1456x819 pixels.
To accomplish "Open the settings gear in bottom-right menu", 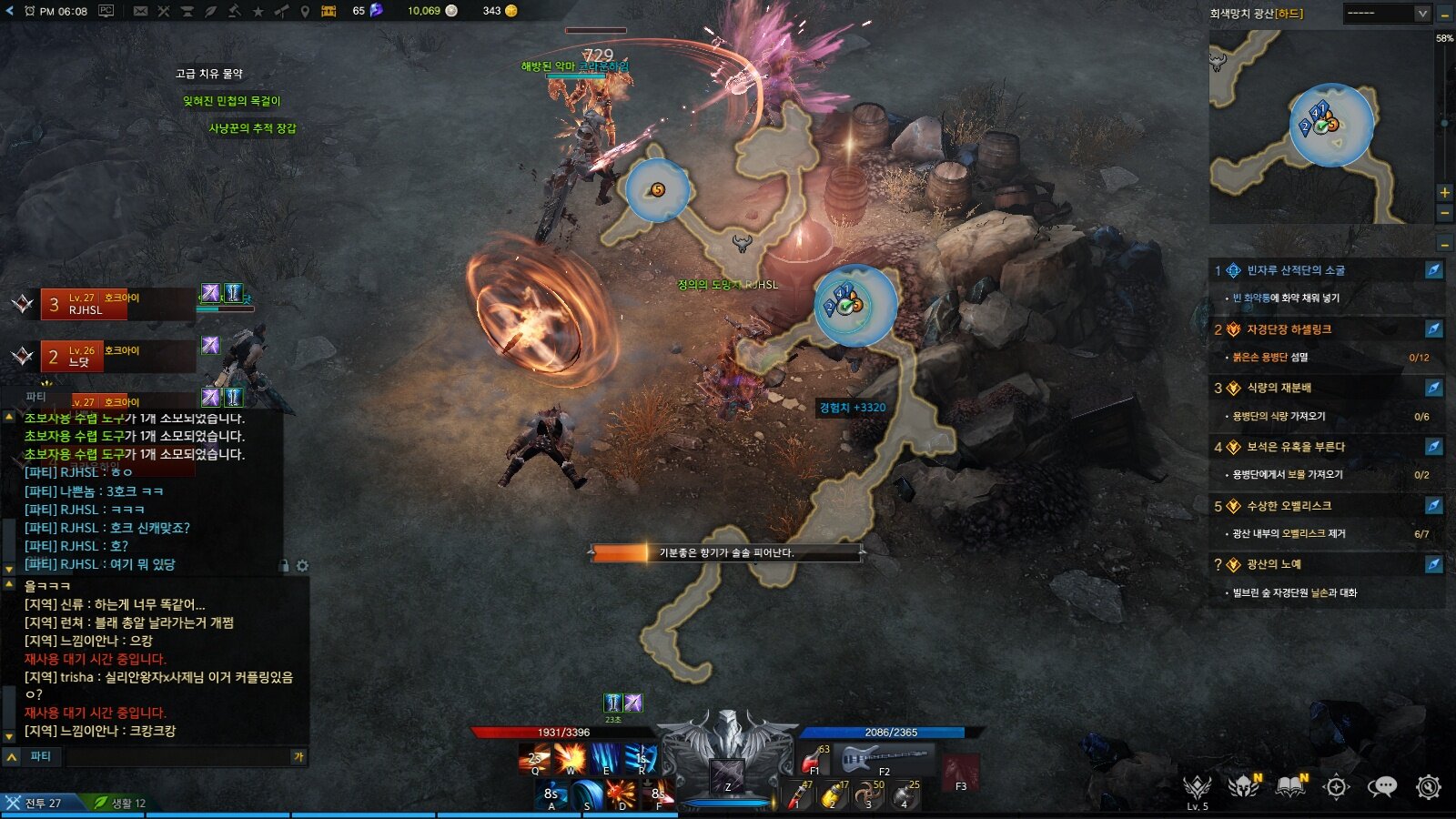I will tap(1428, 787).
